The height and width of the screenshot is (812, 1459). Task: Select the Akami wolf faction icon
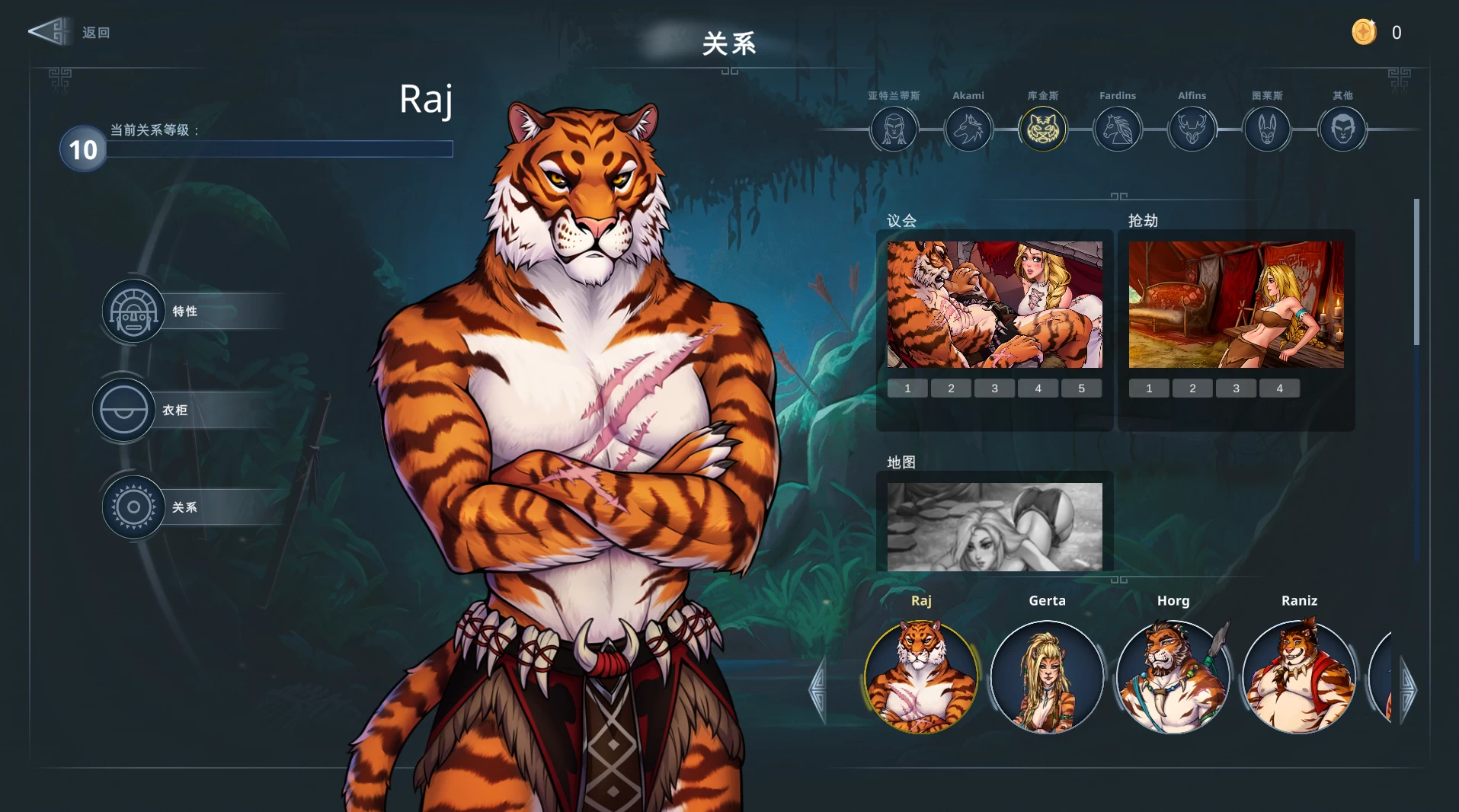(968, 129)
